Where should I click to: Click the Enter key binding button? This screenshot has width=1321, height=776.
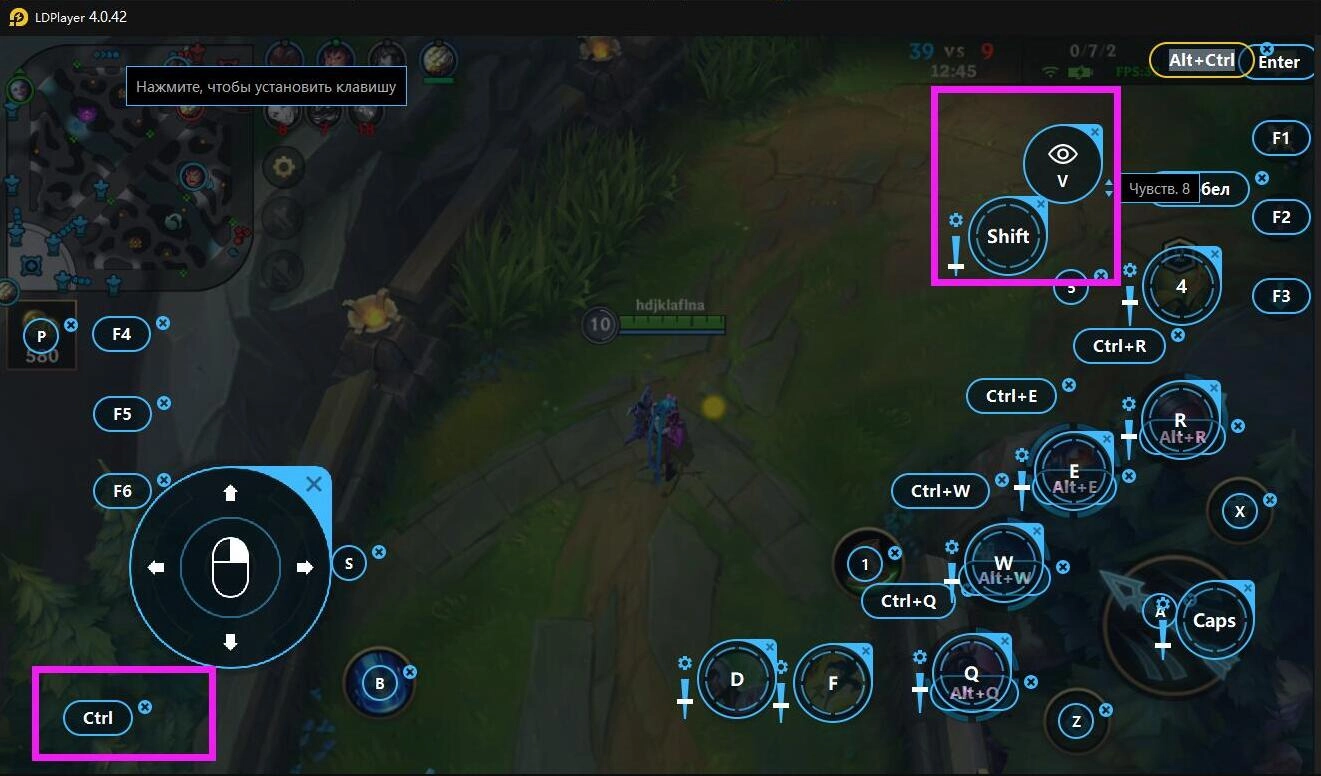point(1280,62)
